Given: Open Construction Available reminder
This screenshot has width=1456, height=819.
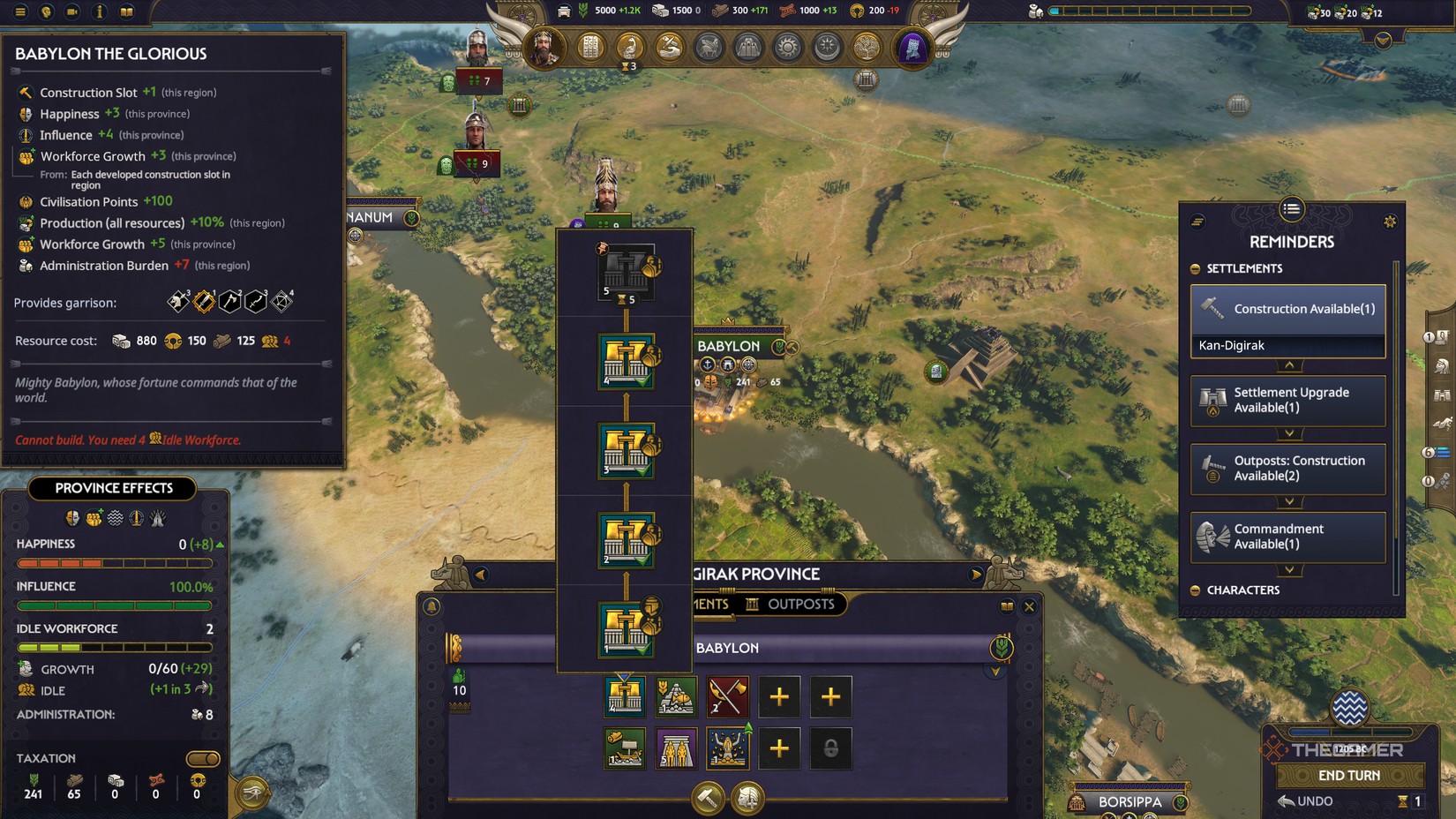Looking at the screenshot, I should click(1287, 309).
